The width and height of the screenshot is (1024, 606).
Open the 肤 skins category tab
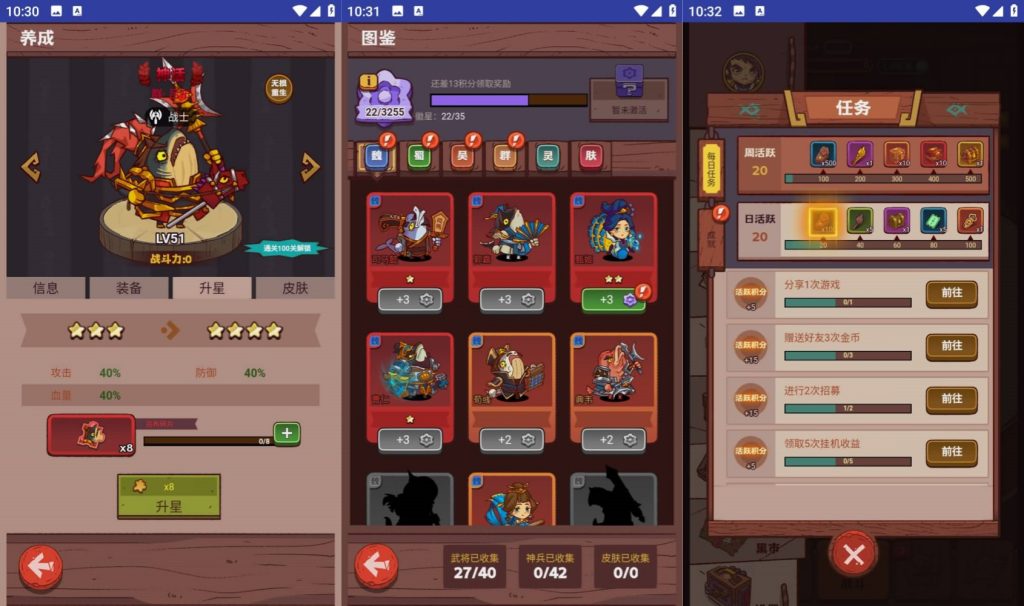tap(591, 156)
